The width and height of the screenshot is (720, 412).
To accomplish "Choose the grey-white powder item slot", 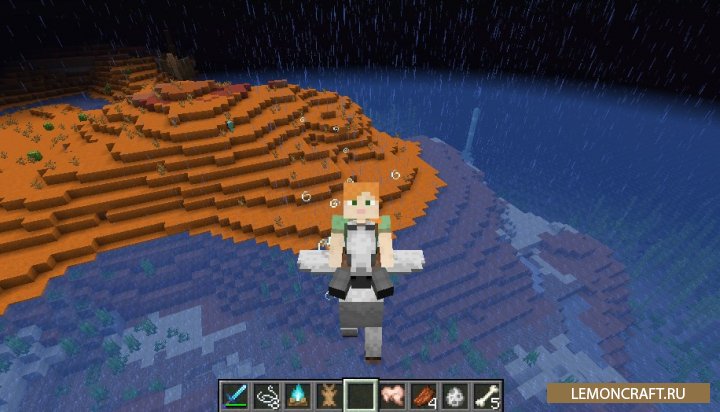I will [x=455, y=395].
